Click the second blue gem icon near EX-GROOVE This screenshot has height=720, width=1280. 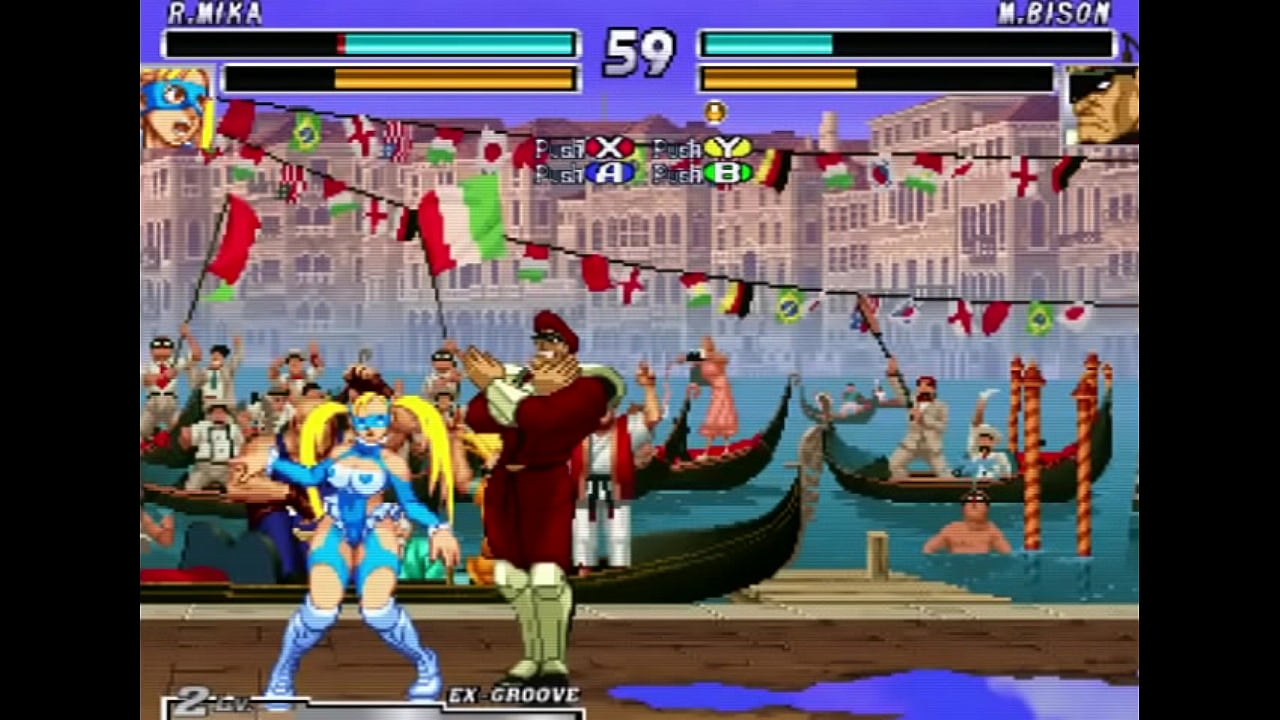(421, 692)
